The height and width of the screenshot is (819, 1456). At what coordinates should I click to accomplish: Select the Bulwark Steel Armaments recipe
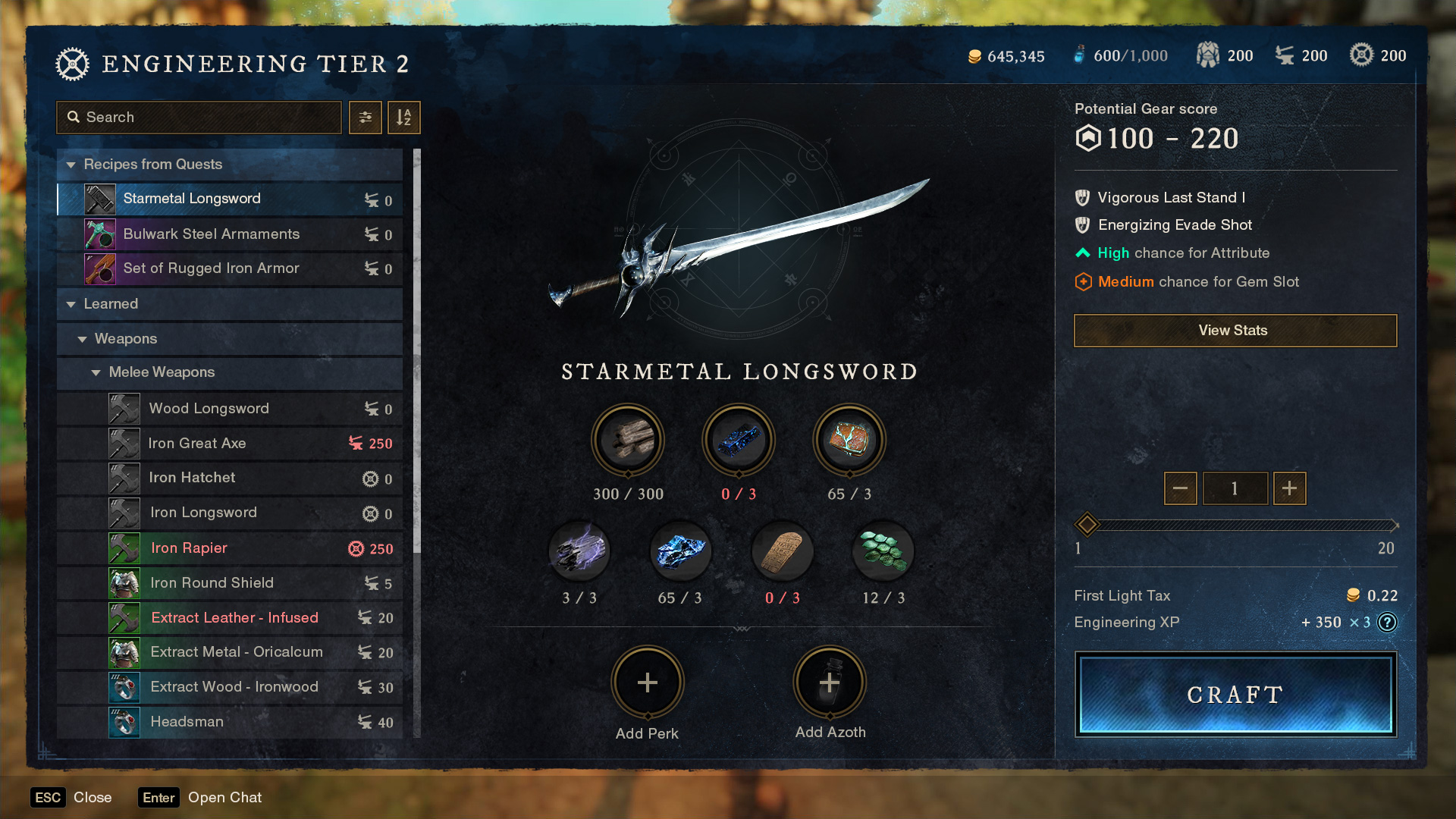212,234
